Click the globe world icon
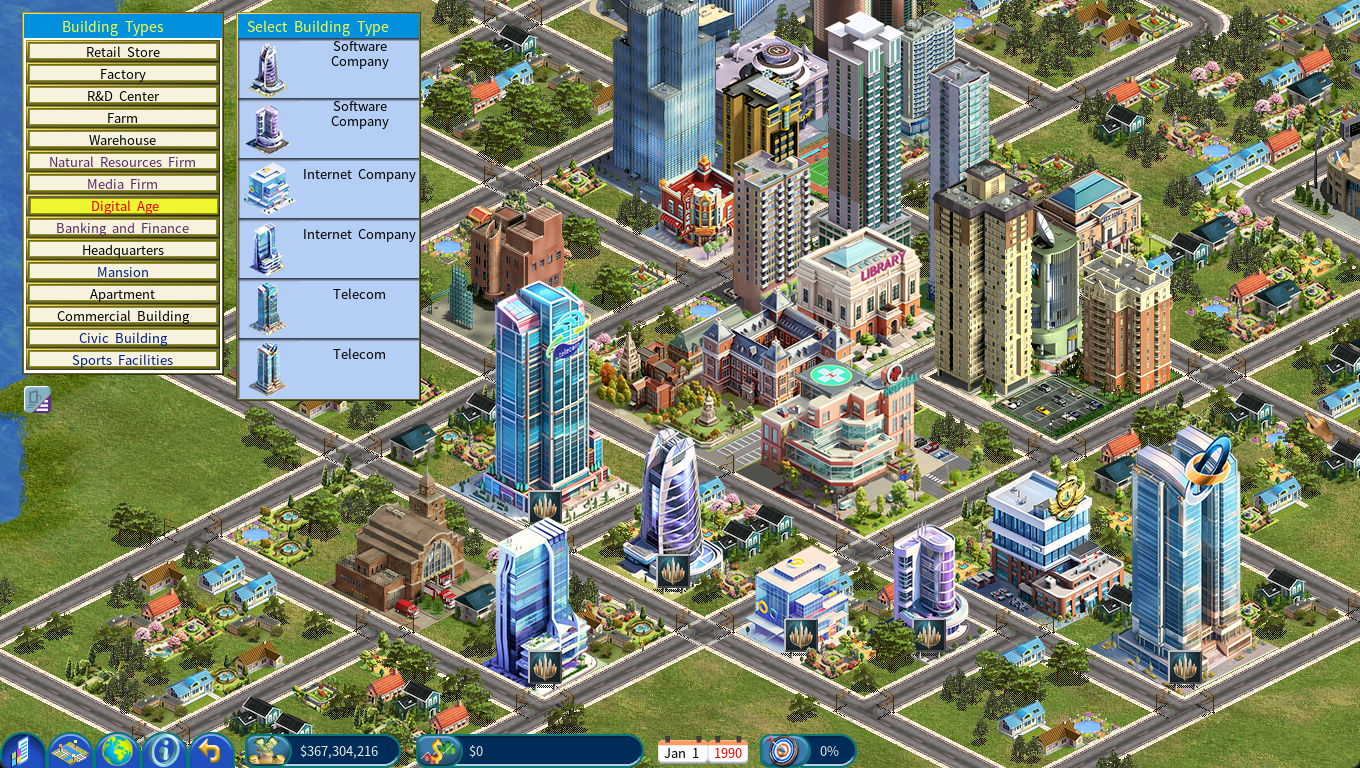1360x768 pixels. click(118, 750)
